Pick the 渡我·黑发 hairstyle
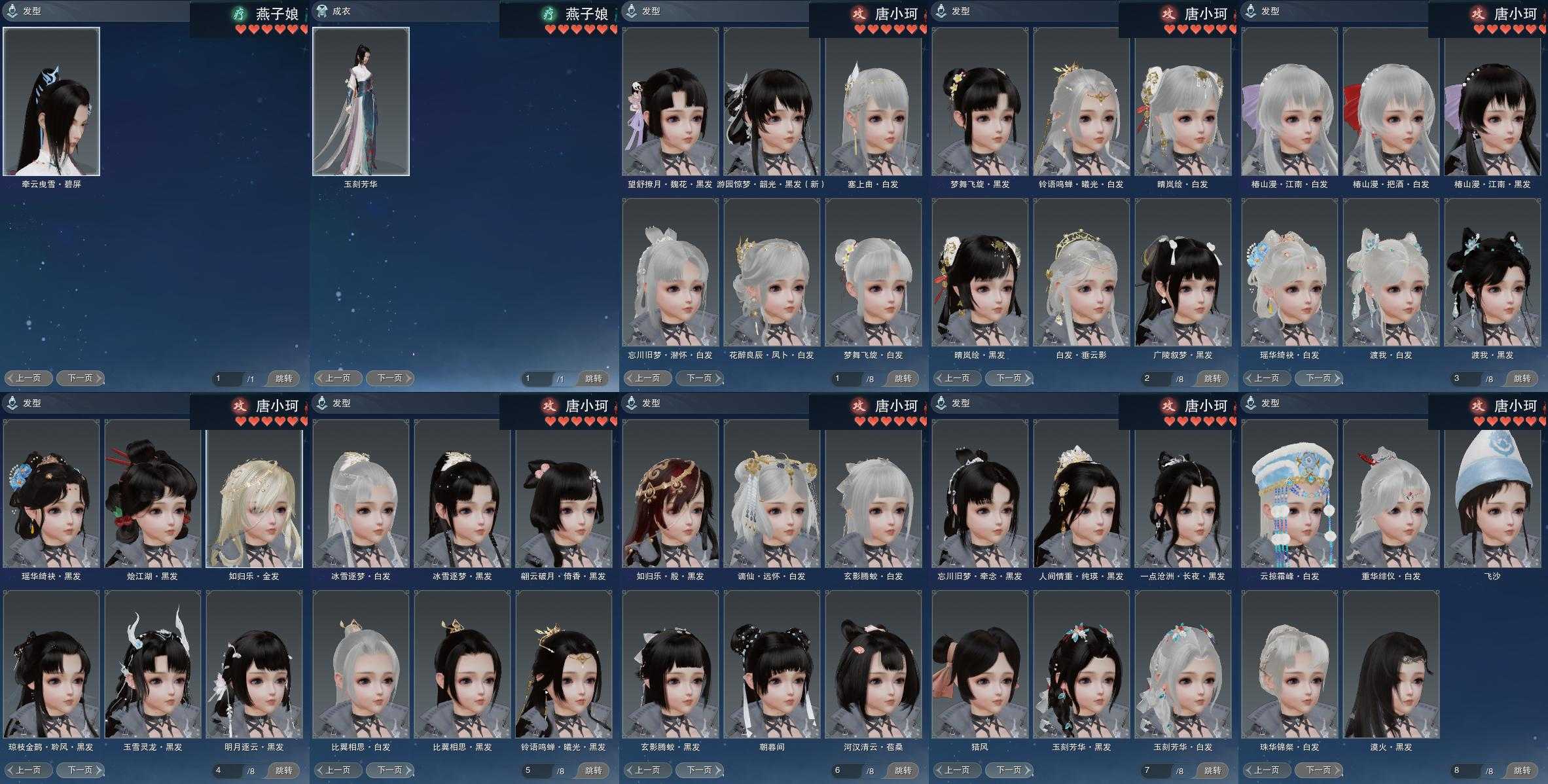This screenshot has width=1548, height=784. 1492,272
